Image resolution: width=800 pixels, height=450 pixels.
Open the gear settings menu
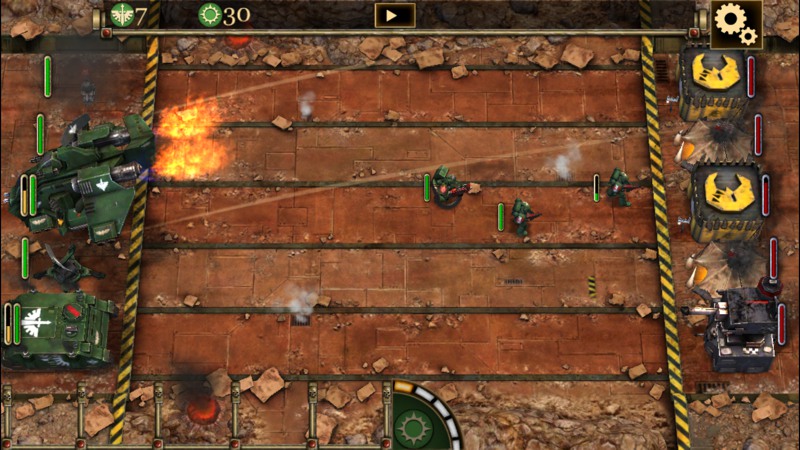pos(735,23)
